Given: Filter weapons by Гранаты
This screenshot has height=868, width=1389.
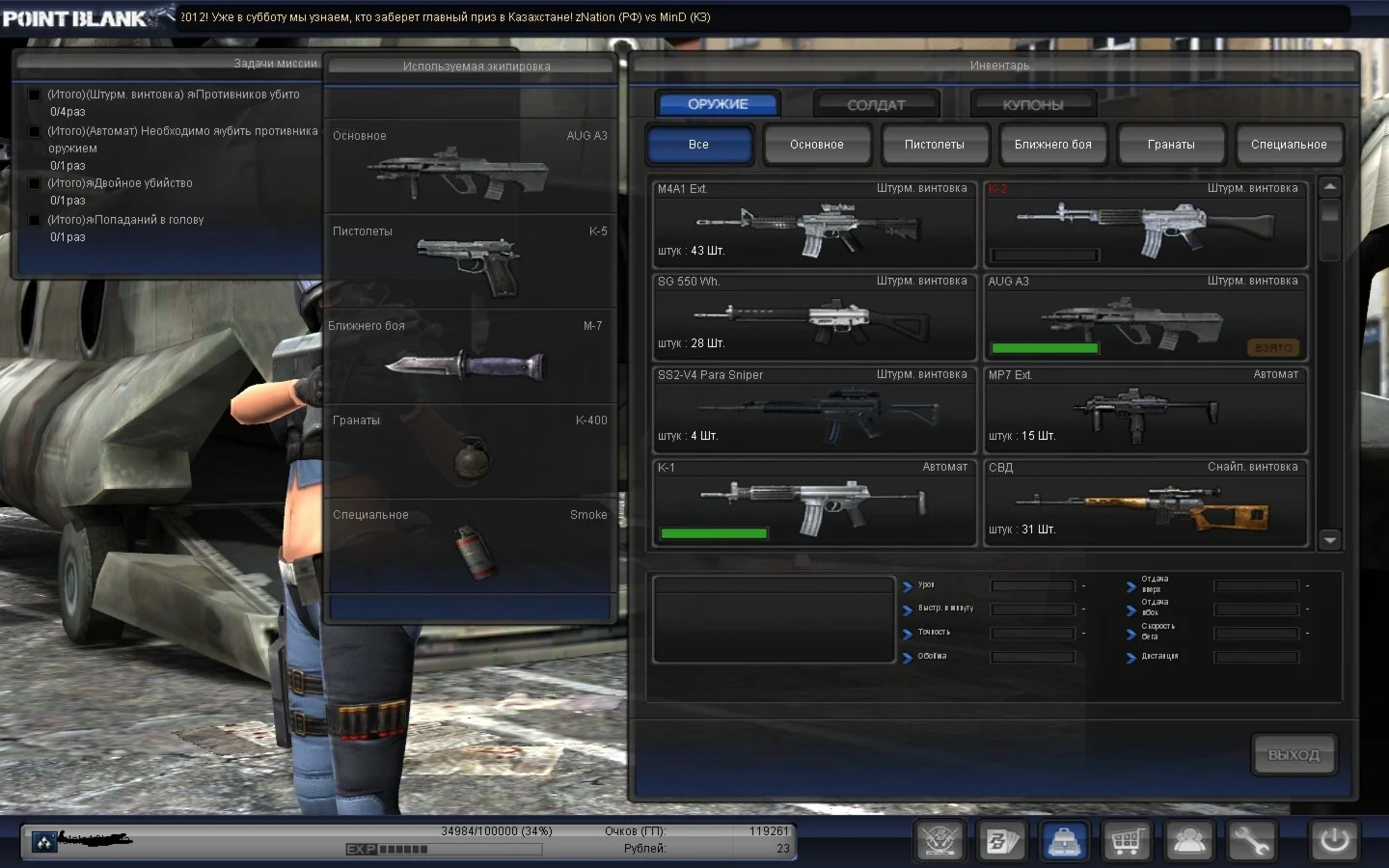Looking at the screenshot, I should point(1171,144).
